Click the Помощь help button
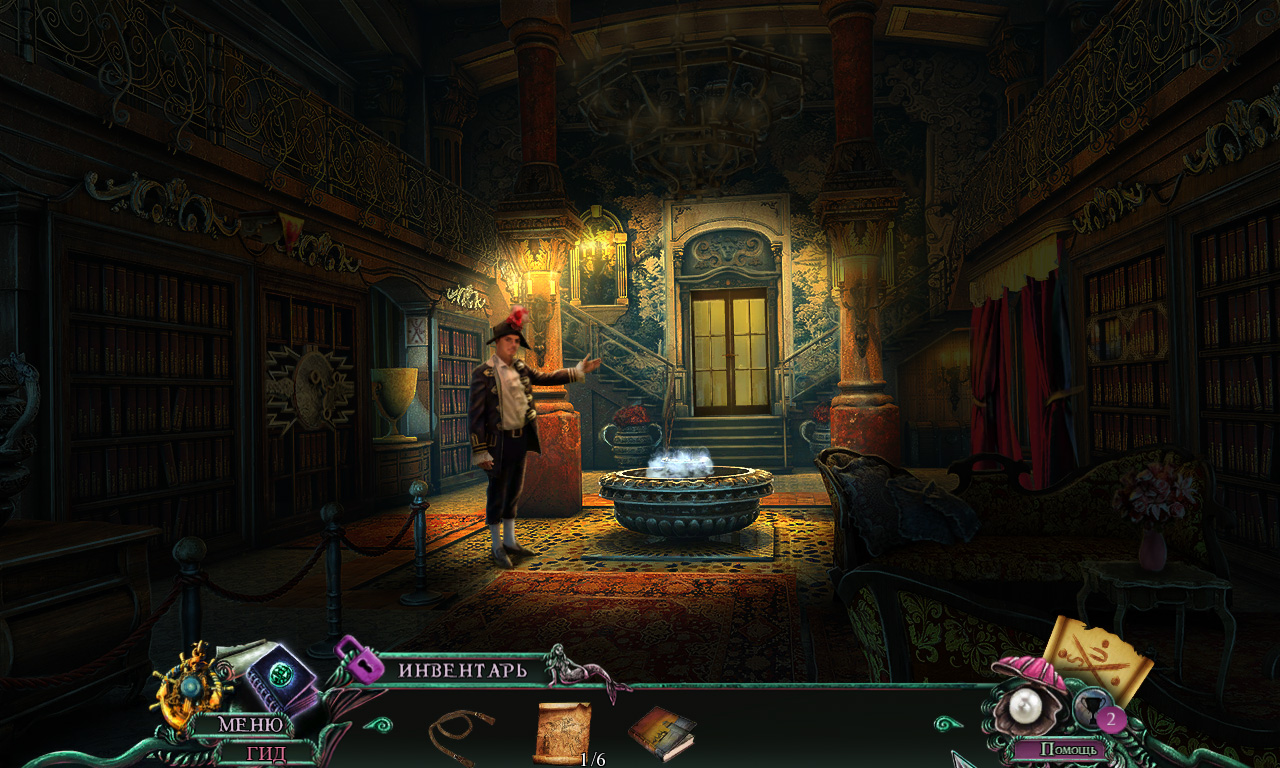 pos(1073,748)
